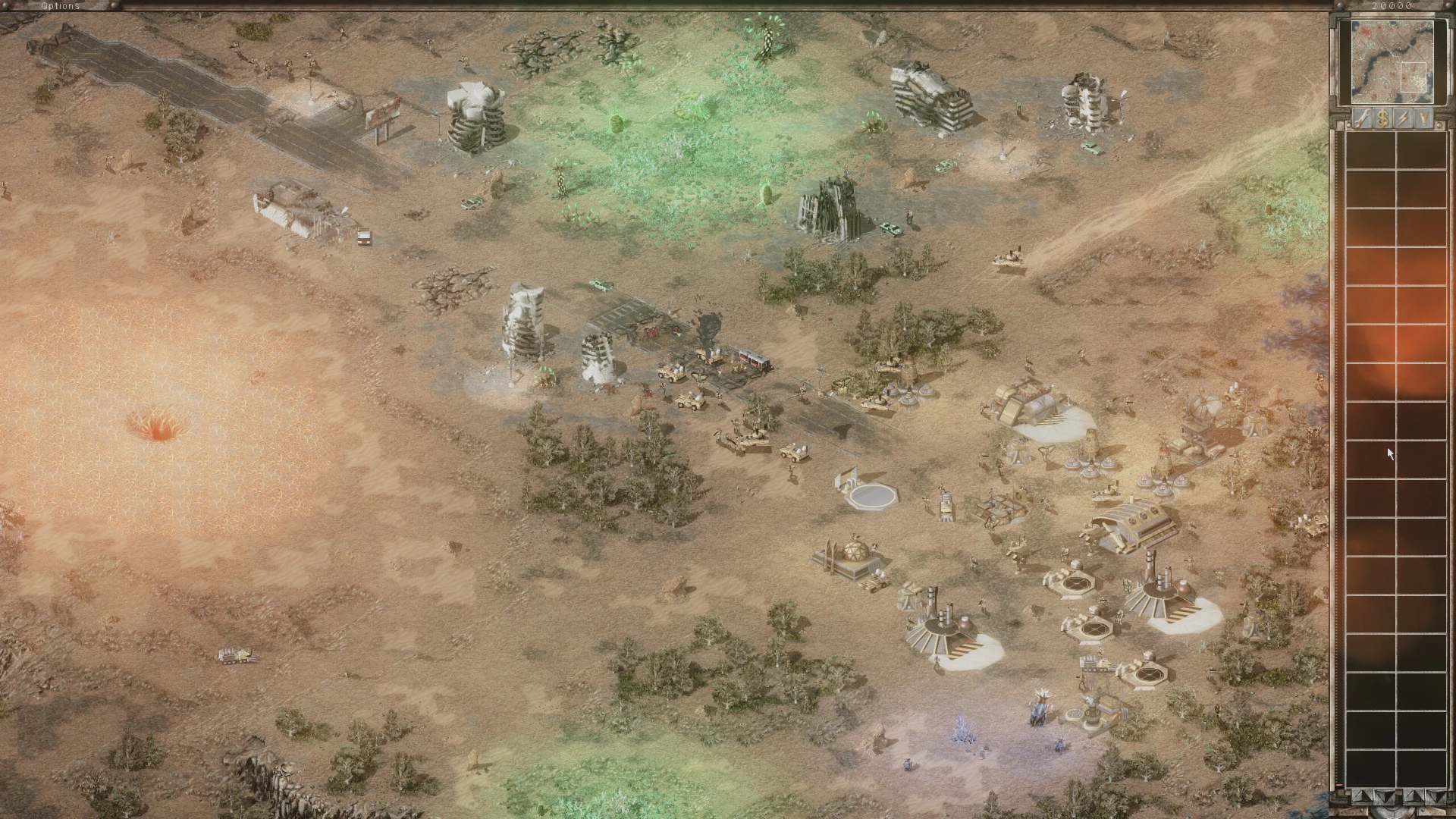Select the dollar sign sell button

[1383, 118]
